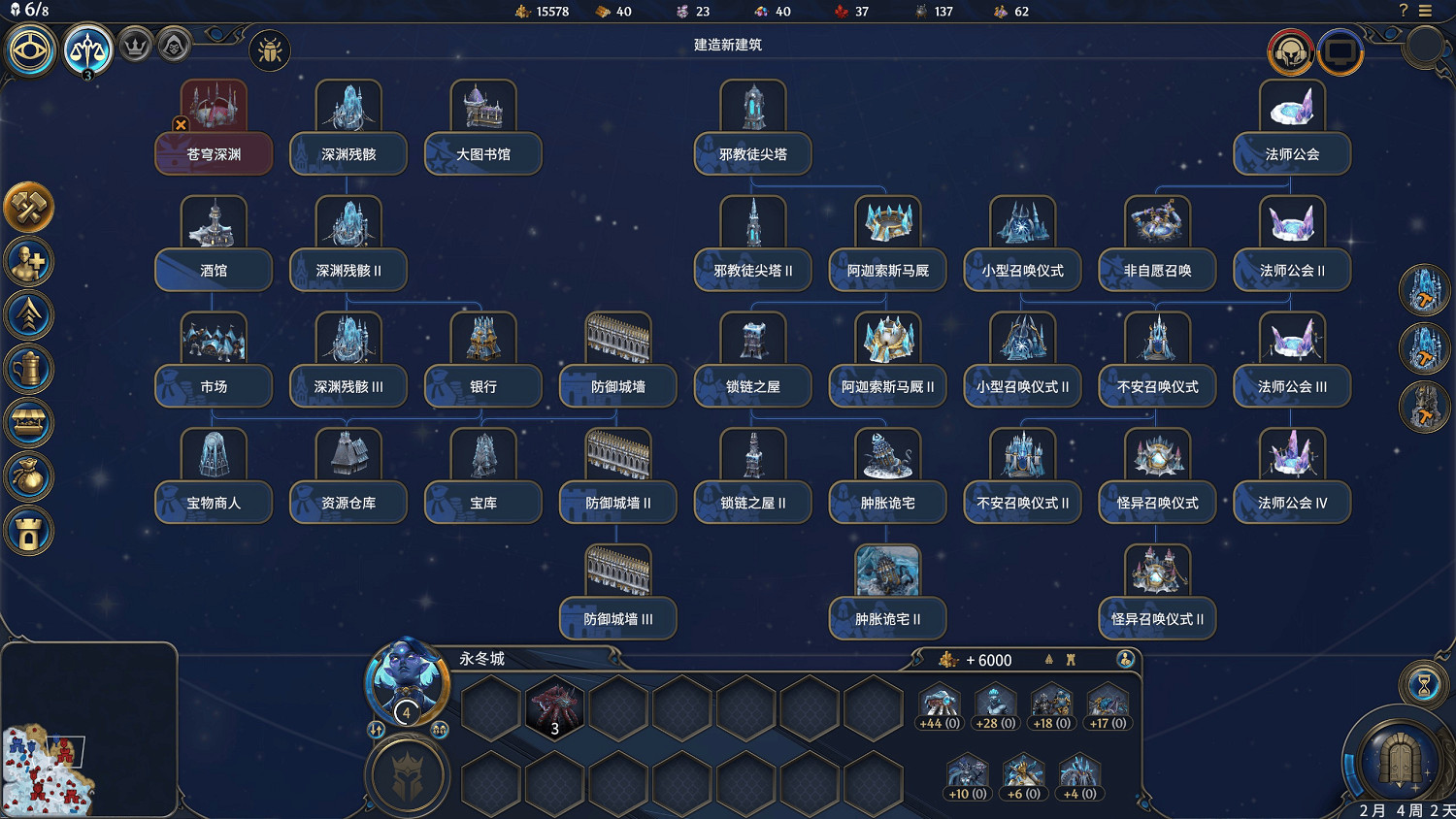Toggle the sort arrows beside the ruler portrait

378,731
